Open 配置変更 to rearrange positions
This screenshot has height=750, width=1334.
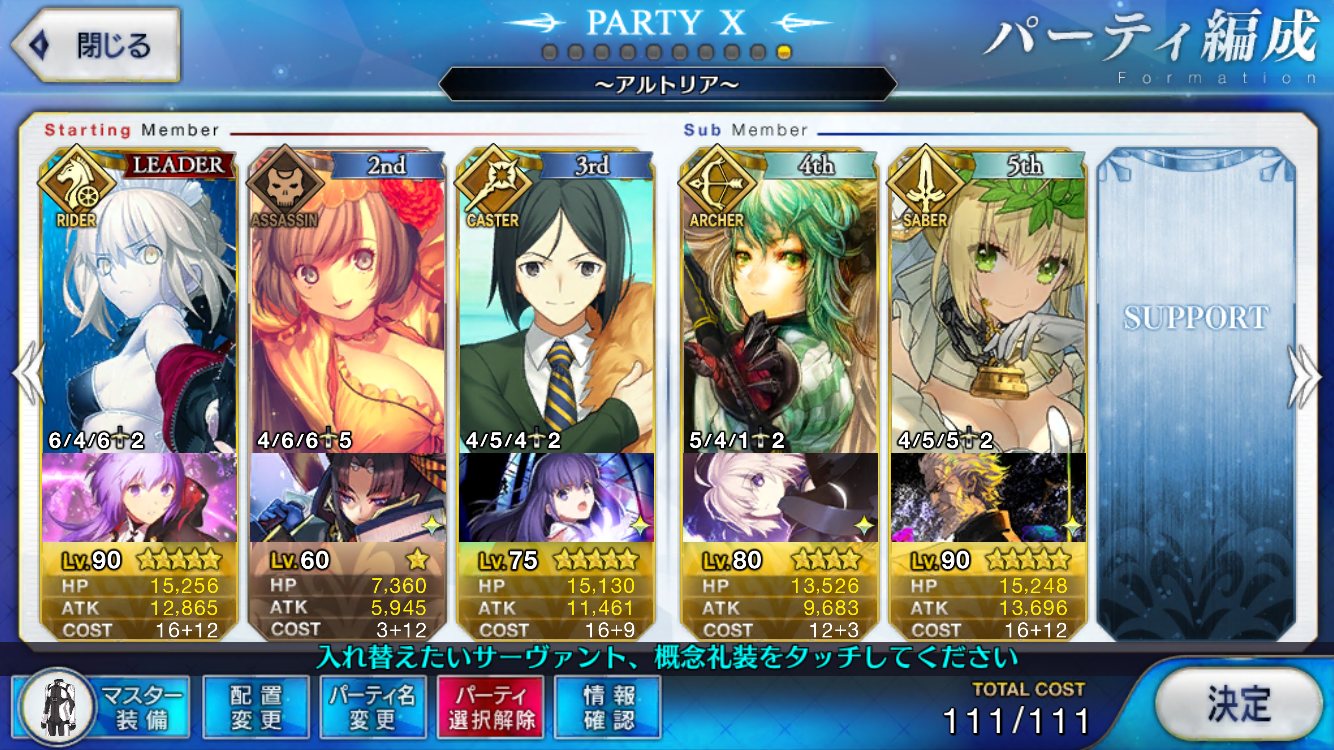pyautogui.click(x=255, y=707)
